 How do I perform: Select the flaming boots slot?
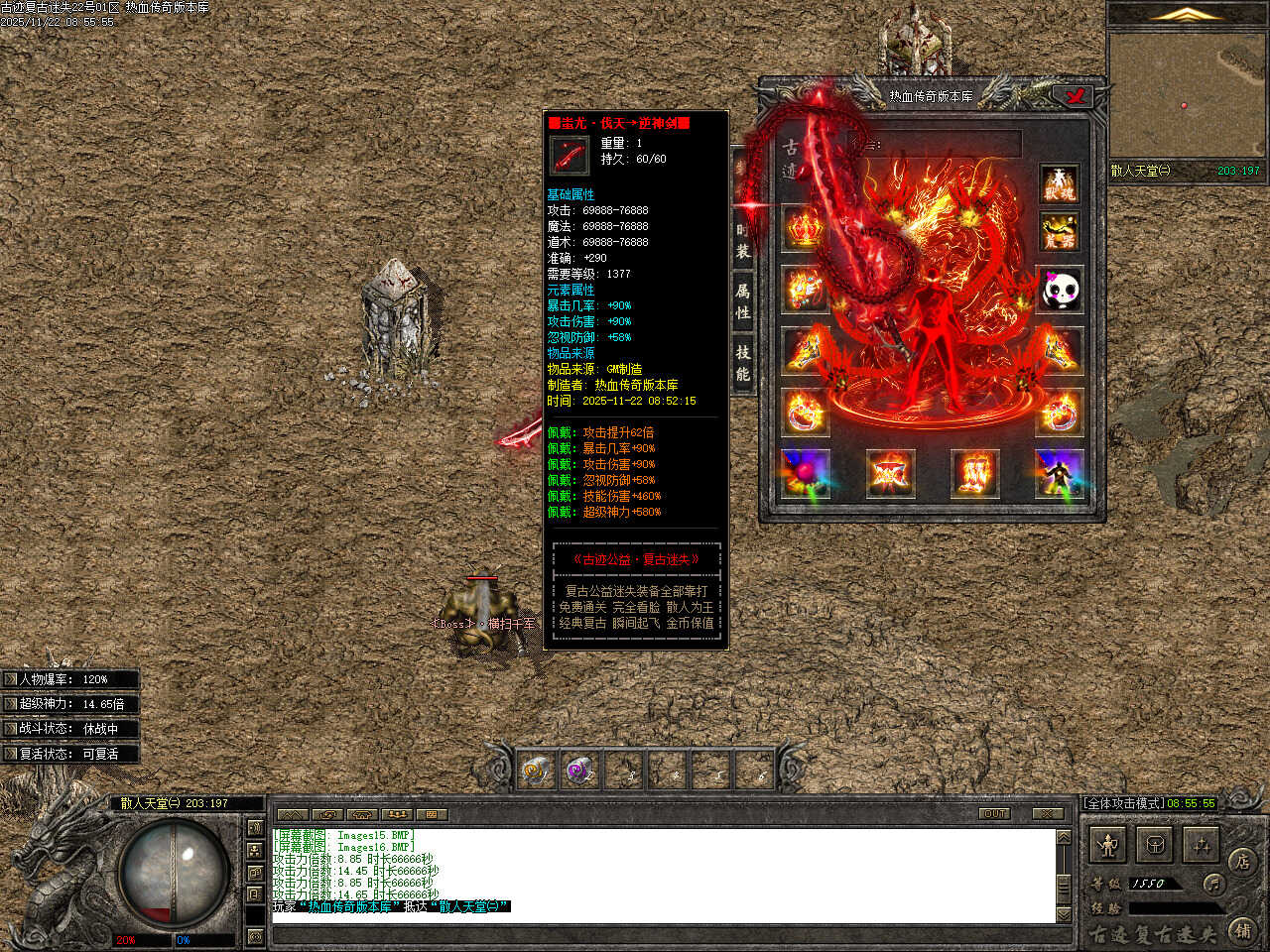click(x=972, y=474)
